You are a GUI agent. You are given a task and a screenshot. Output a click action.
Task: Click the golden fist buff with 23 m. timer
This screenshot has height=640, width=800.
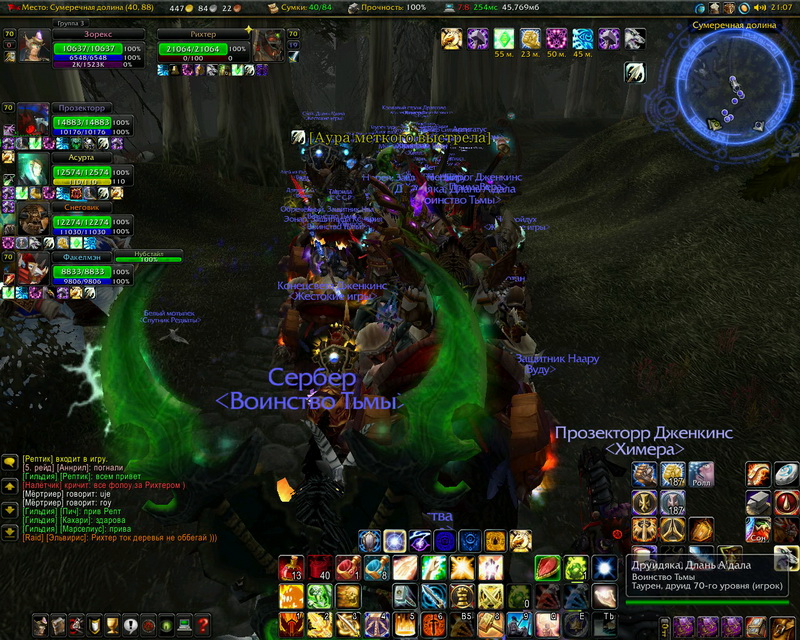[531, 39]
